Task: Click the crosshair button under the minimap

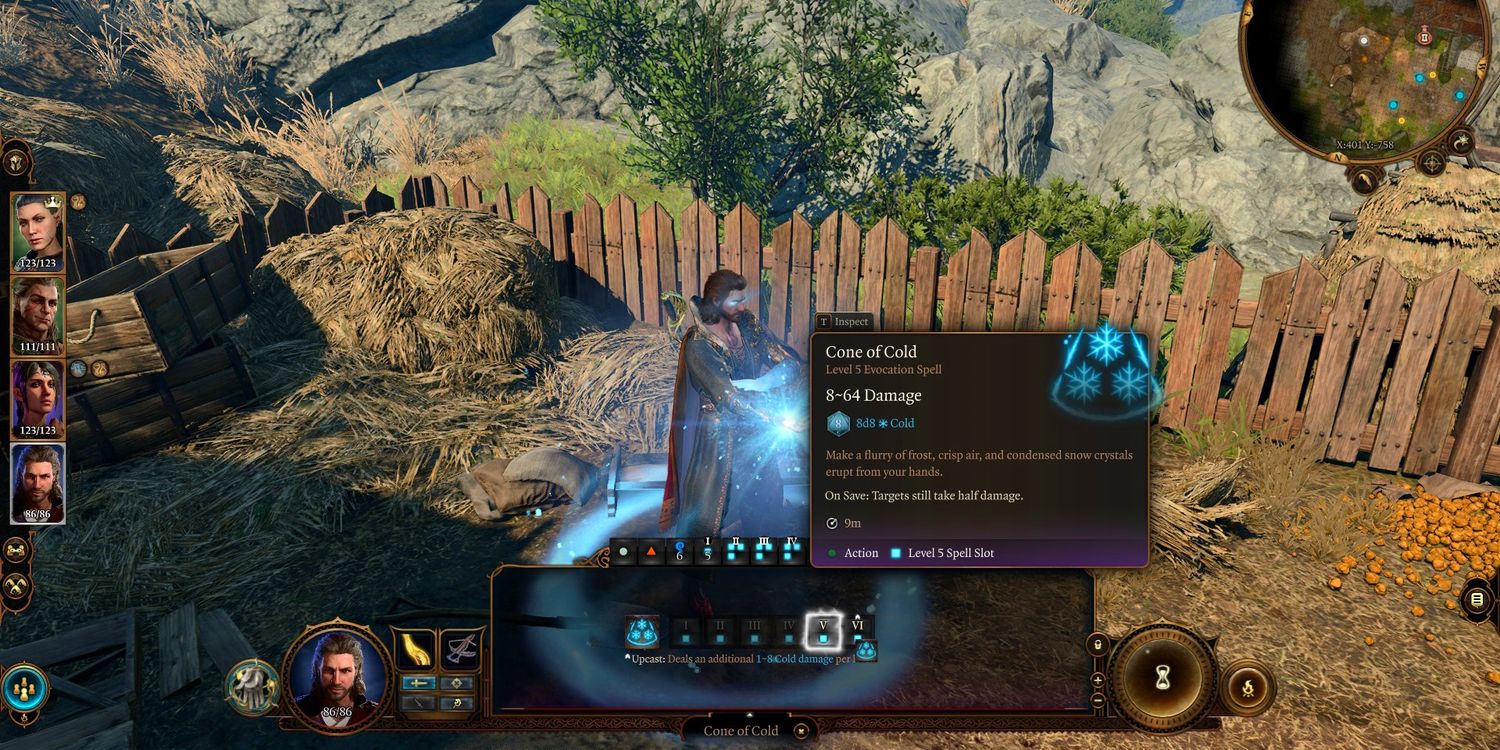Action: click(x=1432, y=163)
